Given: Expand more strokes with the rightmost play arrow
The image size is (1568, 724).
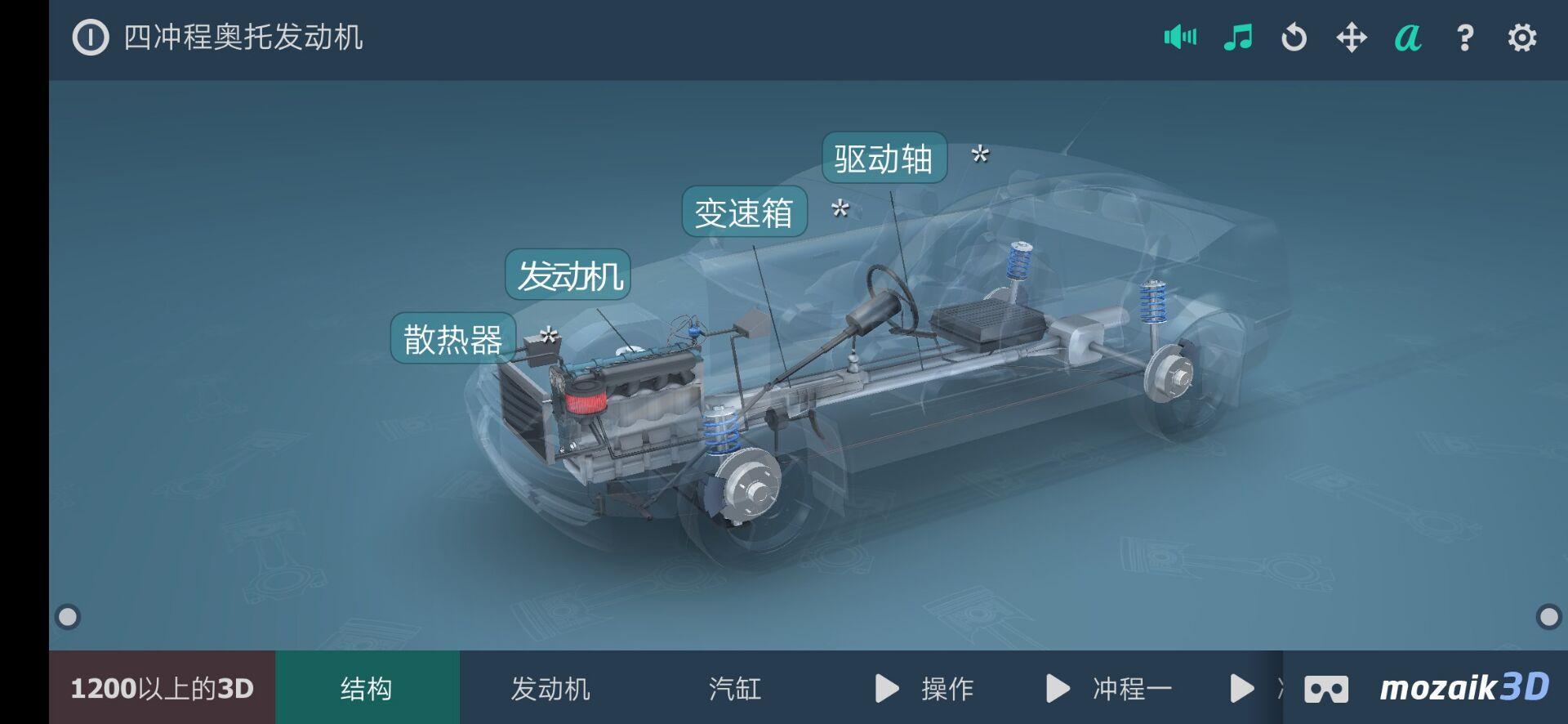Looking at the screenshot, I should [x=1242, y=689].
